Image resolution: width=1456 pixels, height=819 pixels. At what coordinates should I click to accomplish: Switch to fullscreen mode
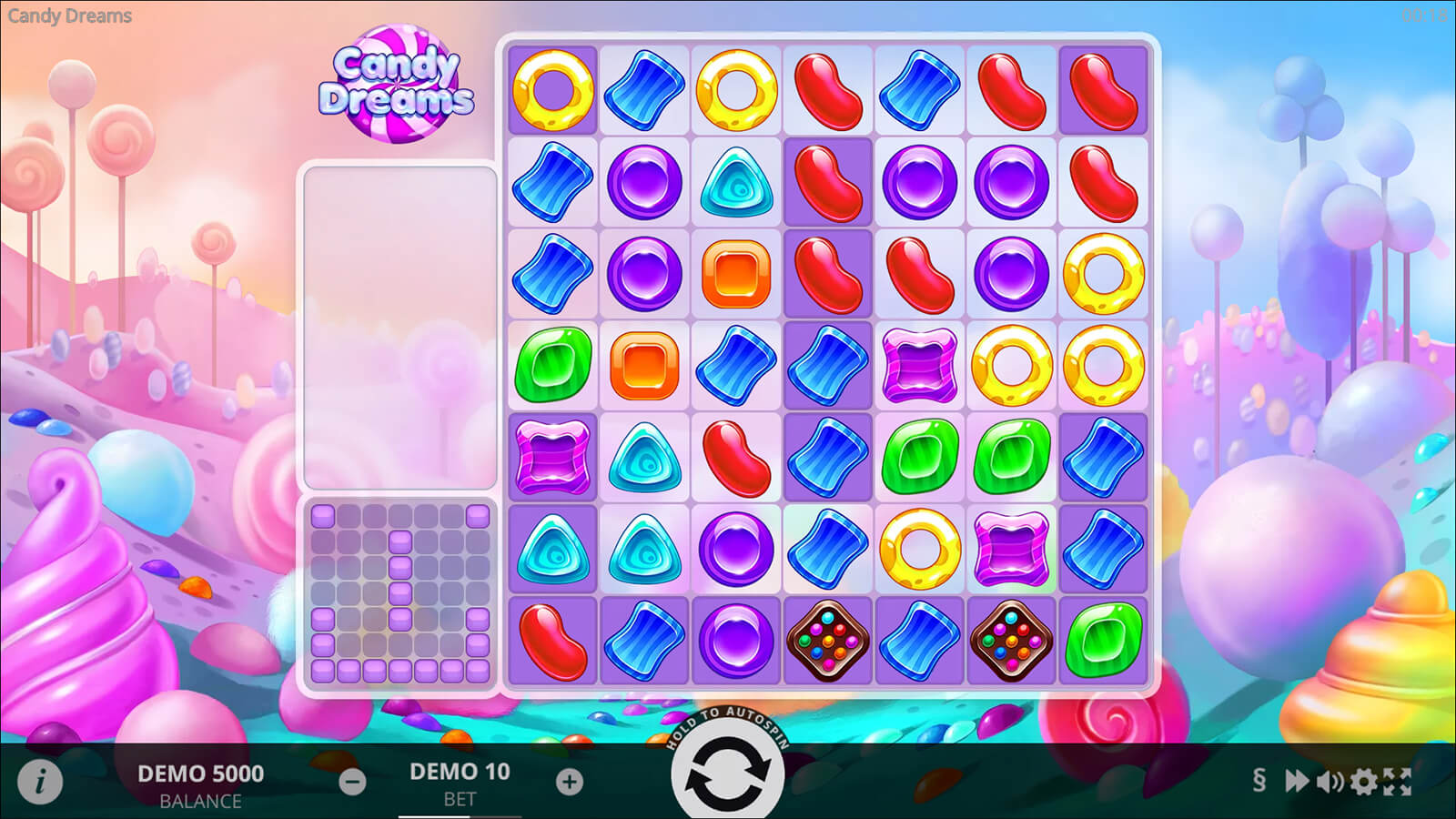click(x=1398, y=781)
